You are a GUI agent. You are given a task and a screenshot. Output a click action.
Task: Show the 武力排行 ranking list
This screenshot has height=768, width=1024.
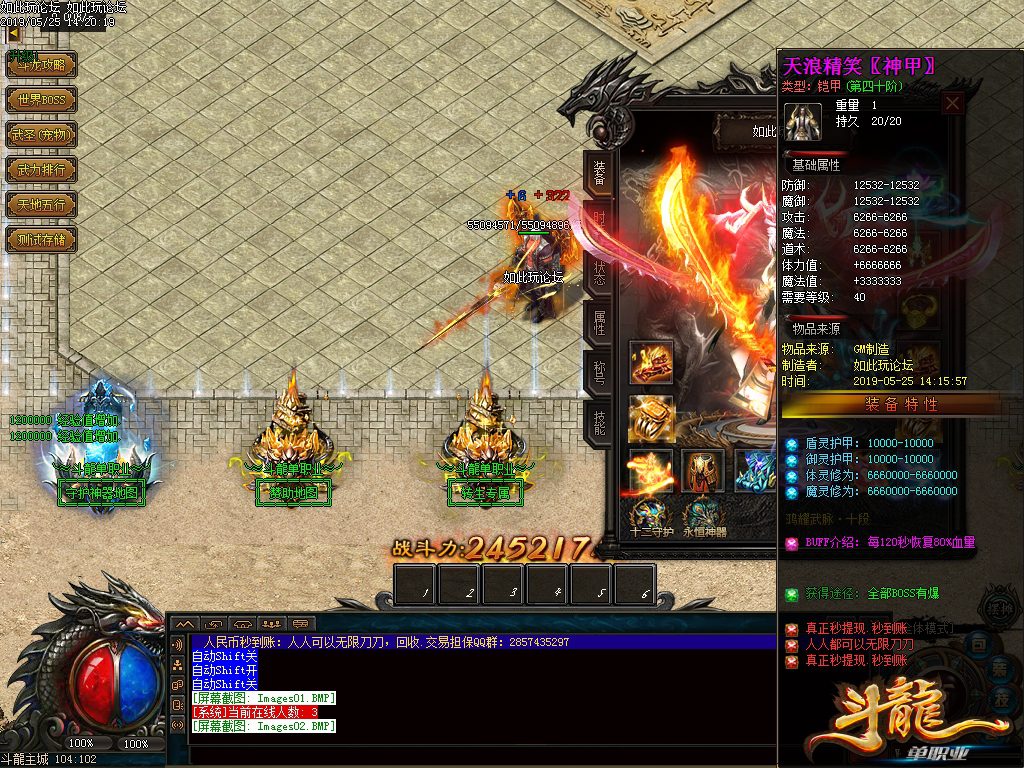tap(41, 170)
